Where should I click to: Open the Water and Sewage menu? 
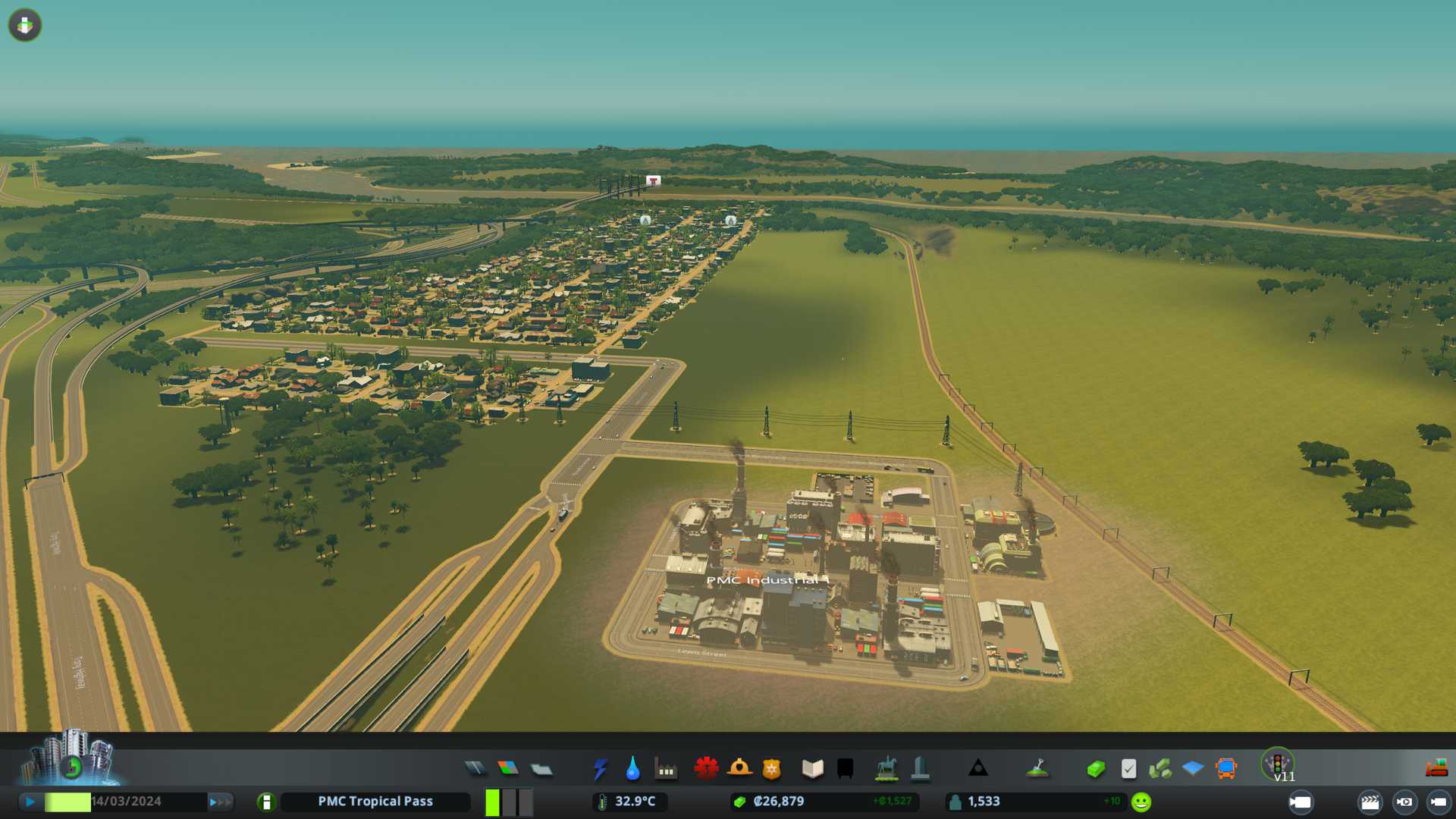(632, 769)
